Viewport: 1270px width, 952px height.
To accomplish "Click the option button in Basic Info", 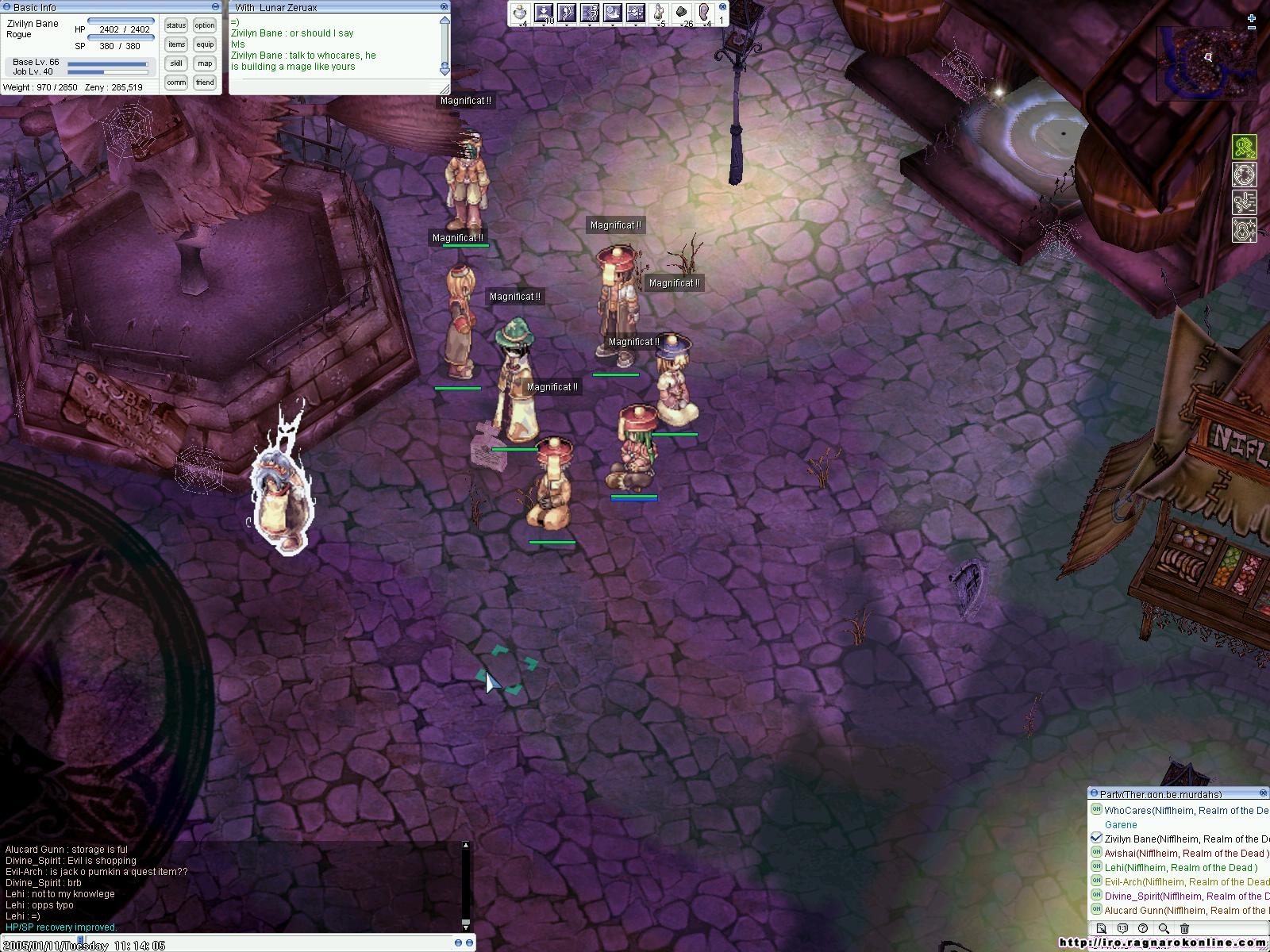I will tap(205, 25).
